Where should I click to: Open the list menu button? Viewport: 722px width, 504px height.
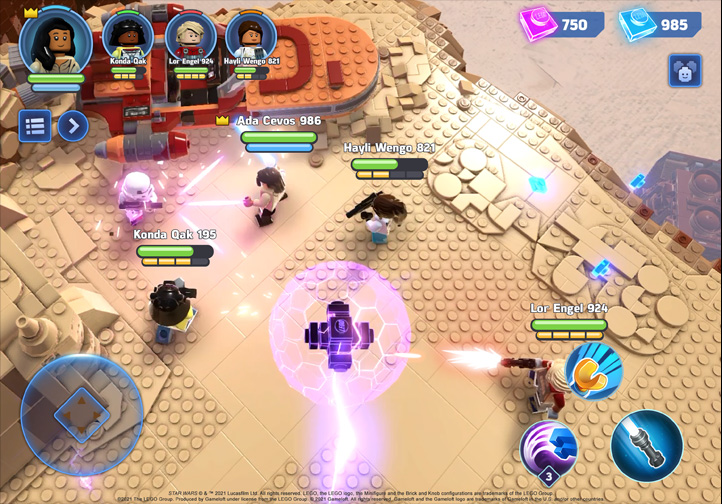(35, 126)
